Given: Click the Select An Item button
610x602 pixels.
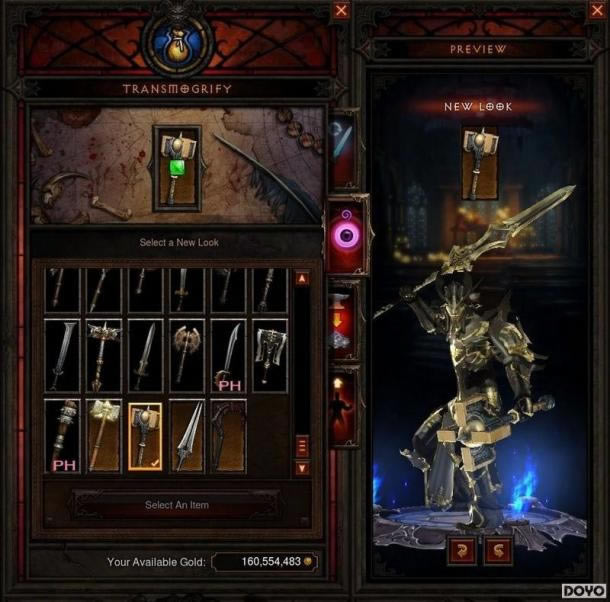Looking at the screenshot, I should click(x=177, y=505).
